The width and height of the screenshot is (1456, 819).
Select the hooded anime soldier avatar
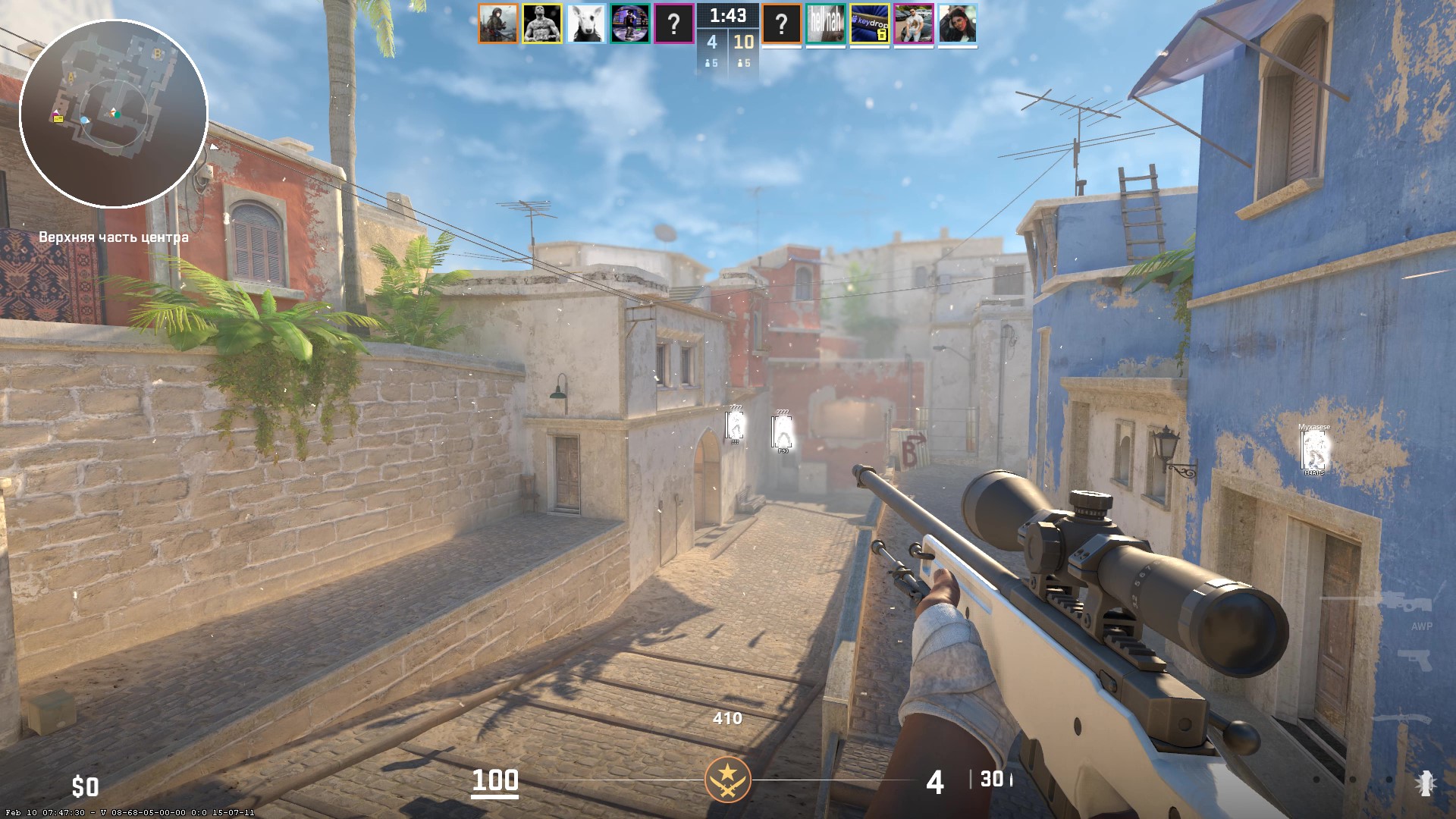[x=498, y=24]
